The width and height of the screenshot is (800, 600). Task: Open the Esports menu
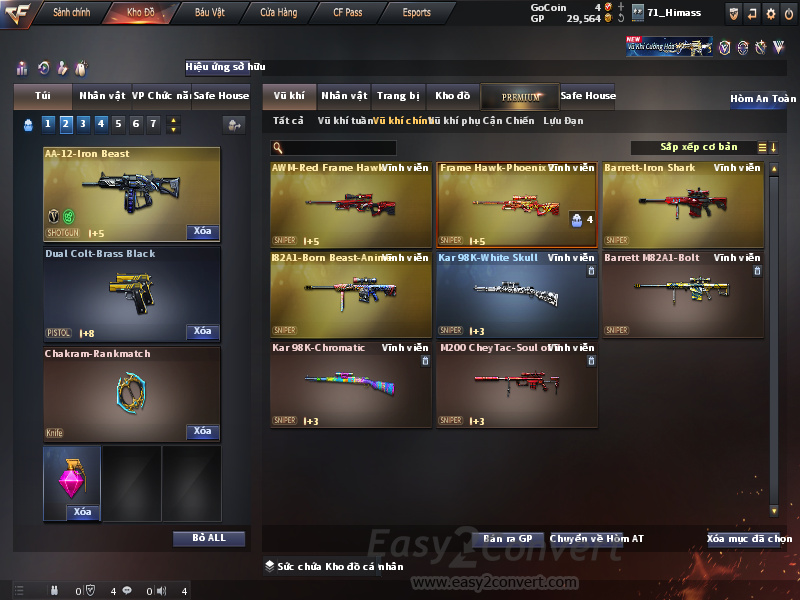coord(416,13)
